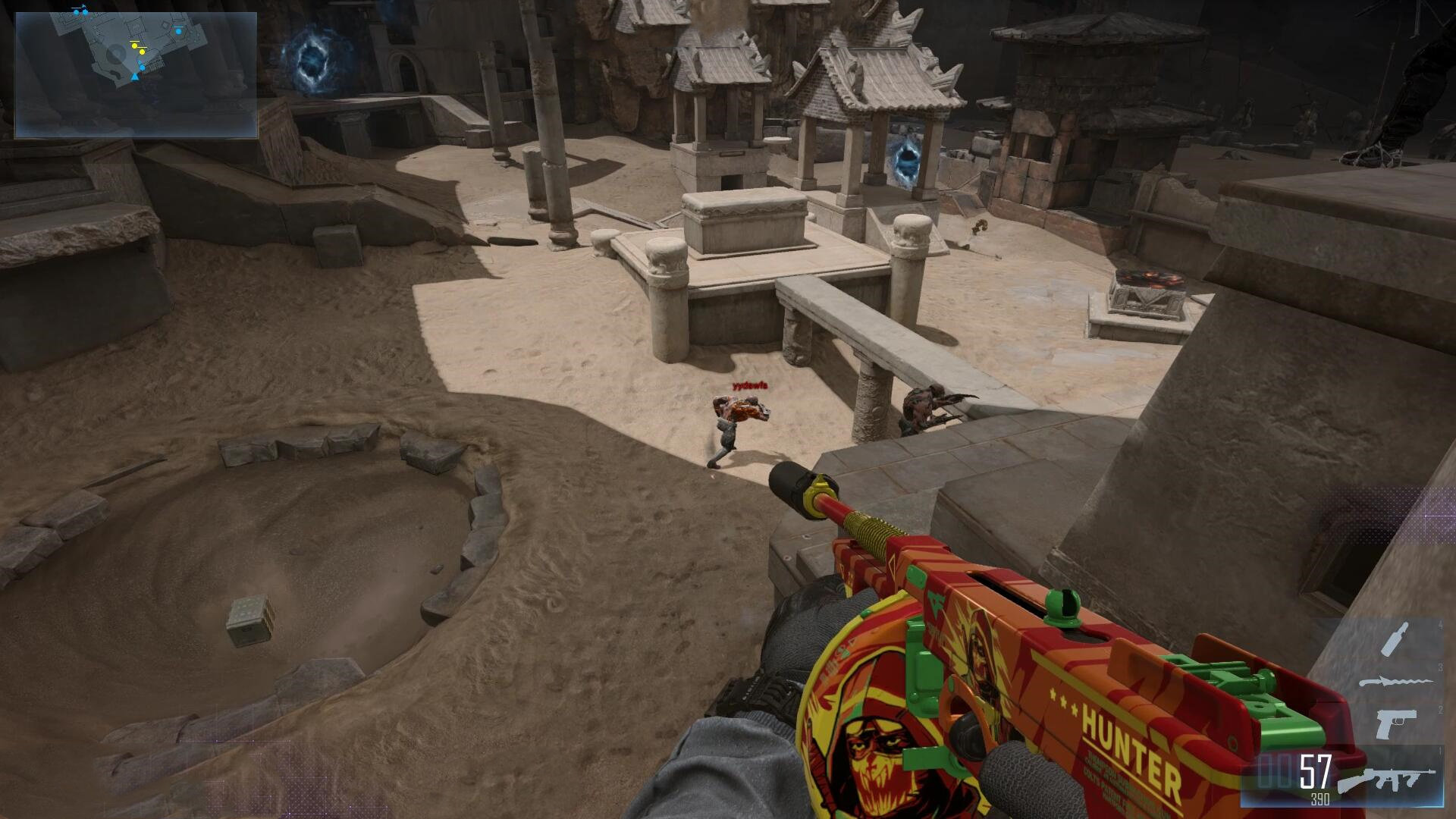Select the primary submachine gun slot
Image resolution: width=1456 pixels, height=819 pixels.
[x=1386, y=780]
